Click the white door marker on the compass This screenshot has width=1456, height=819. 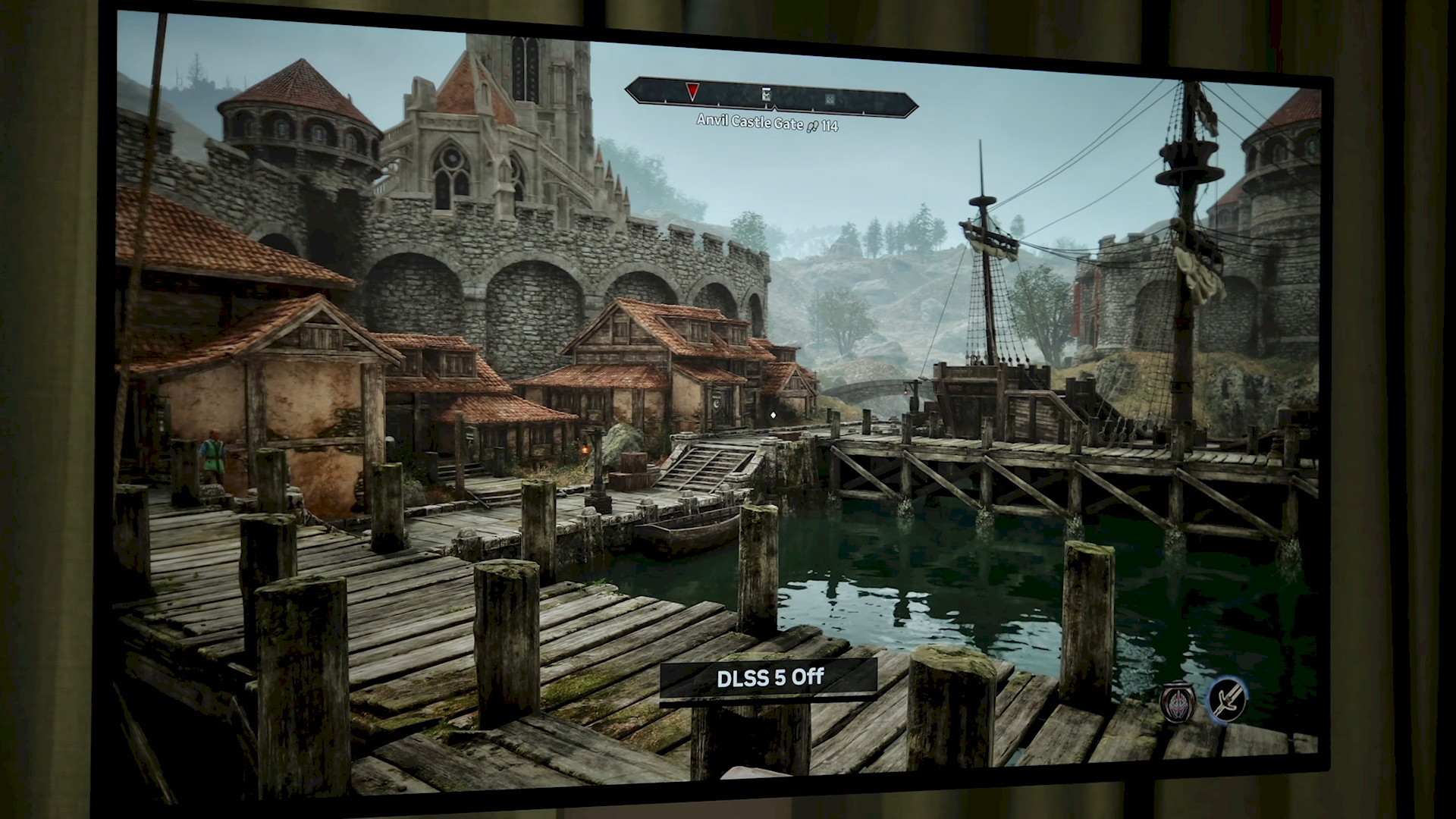coord(767,96)
